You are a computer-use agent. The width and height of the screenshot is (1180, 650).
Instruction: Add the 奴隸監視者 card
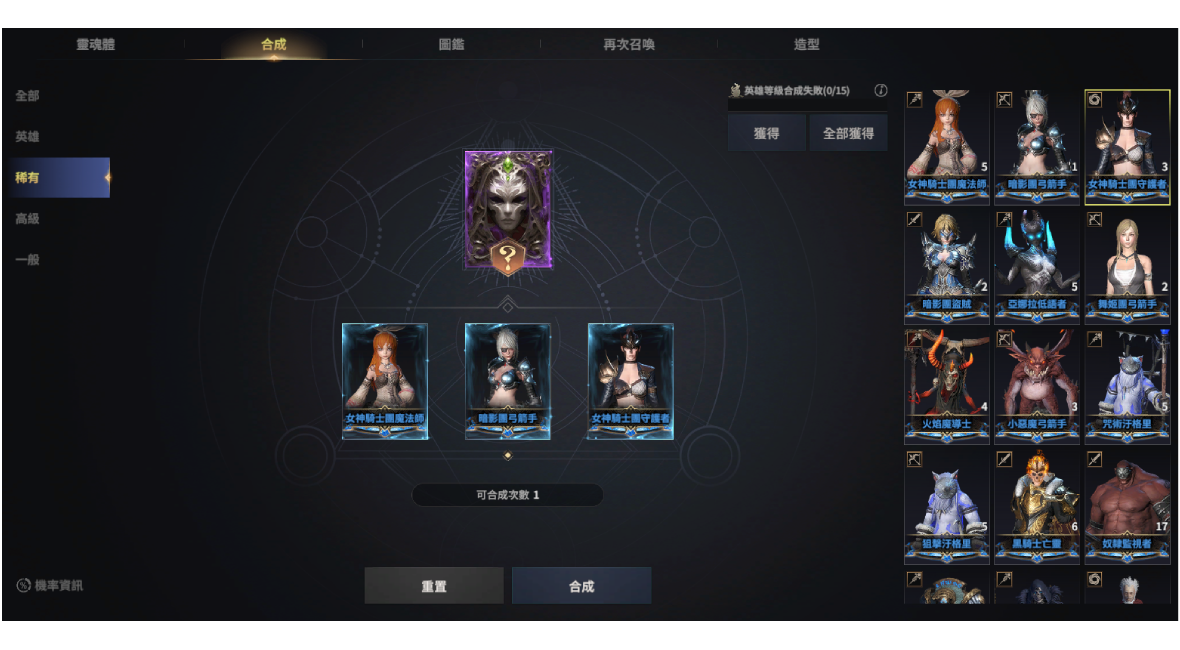pos(1127,506)
